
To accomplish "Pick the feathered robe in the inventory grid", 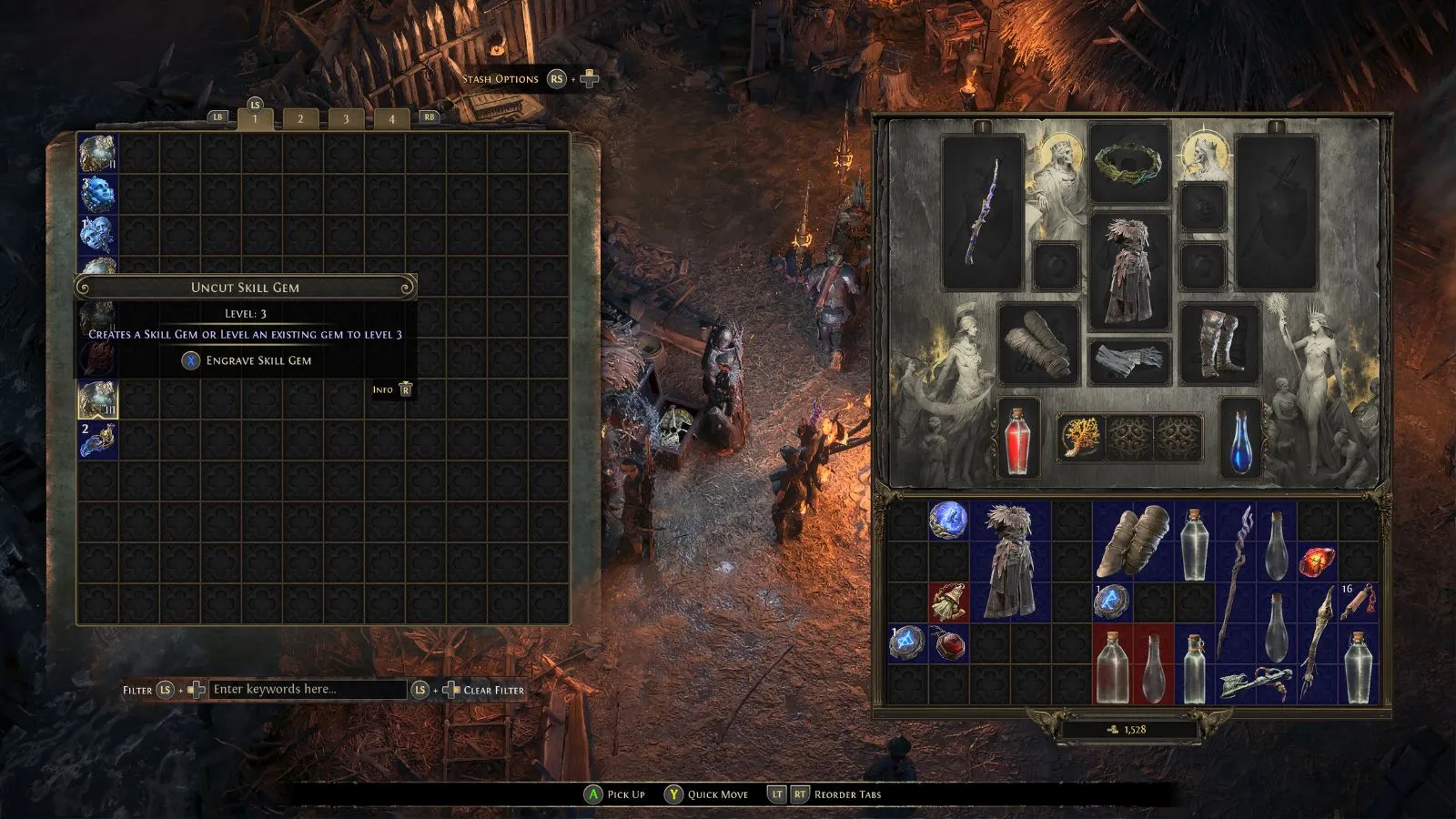I will click(x=1010, y=560).
